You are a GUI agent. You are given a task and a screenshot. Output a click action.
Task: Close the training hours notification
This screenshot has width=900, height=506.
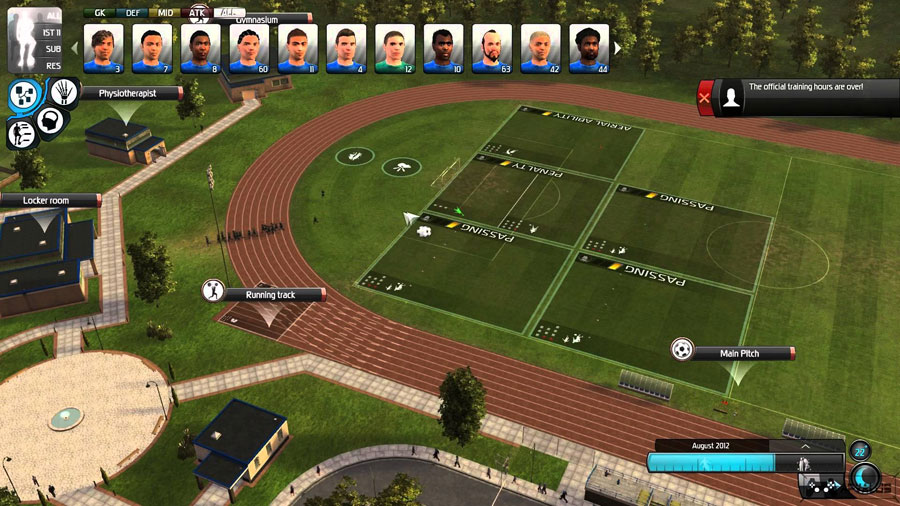coord(706,97)
